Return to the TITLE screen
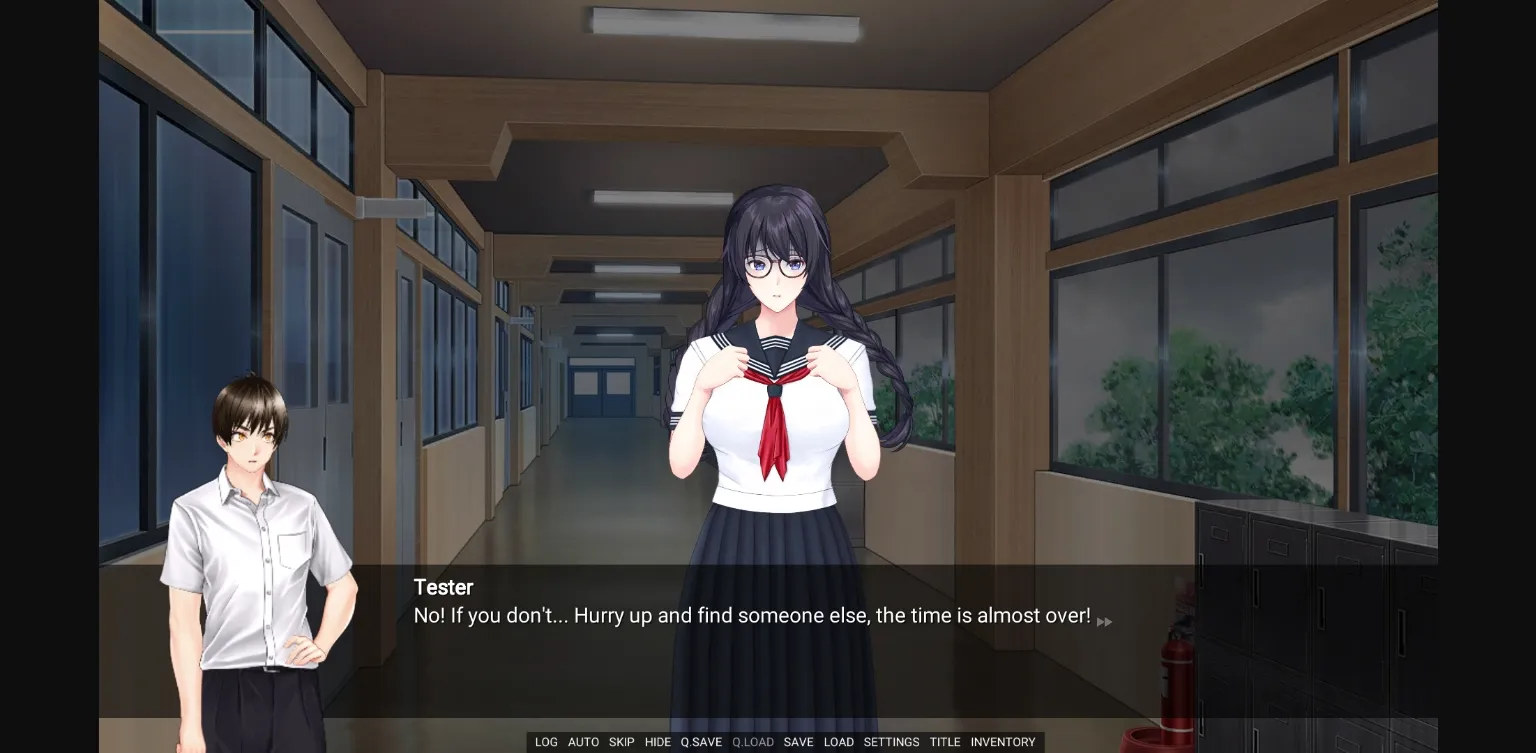The height and width of the screenshot is (753, 1536). tap(944, 742)
